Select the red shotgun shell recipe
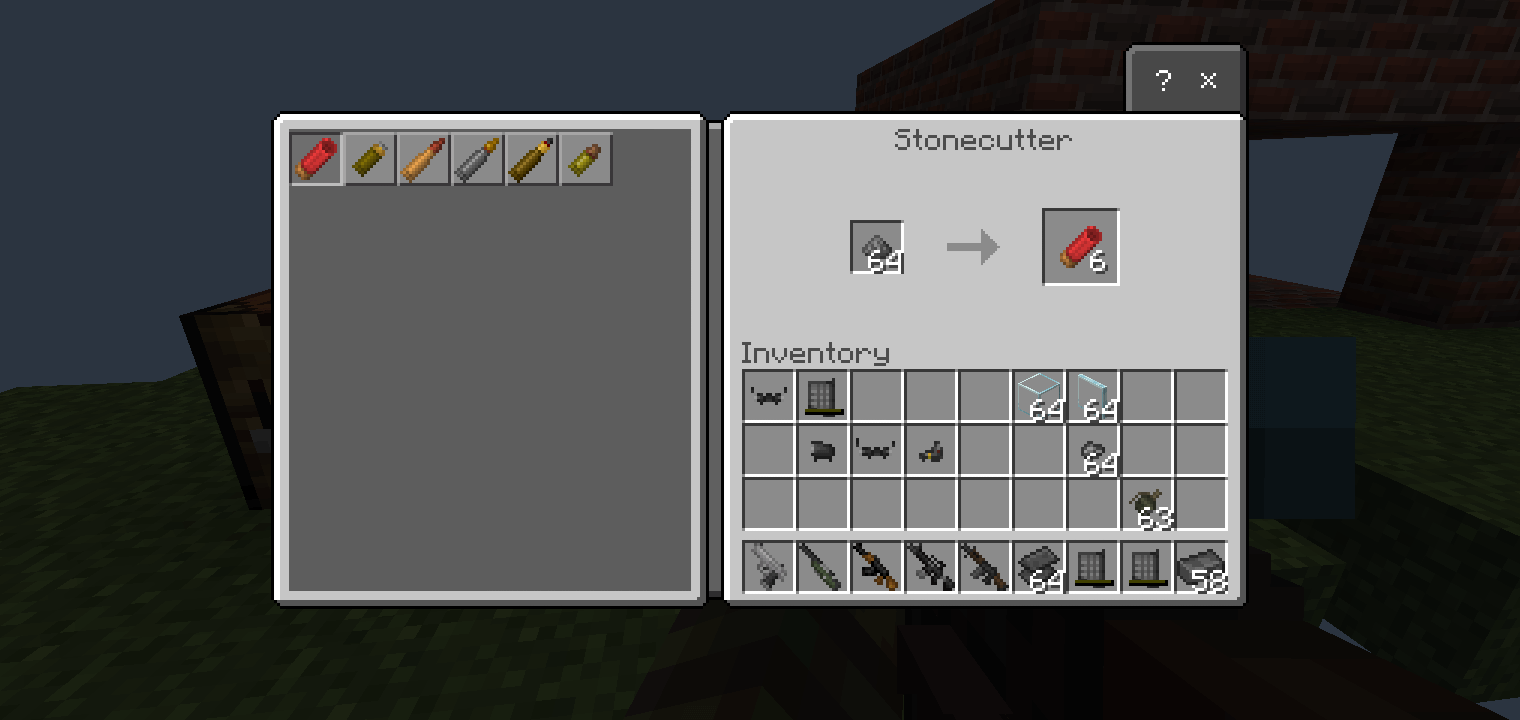The width and height of the screenshot is (1520, 720). click(317, 159)
